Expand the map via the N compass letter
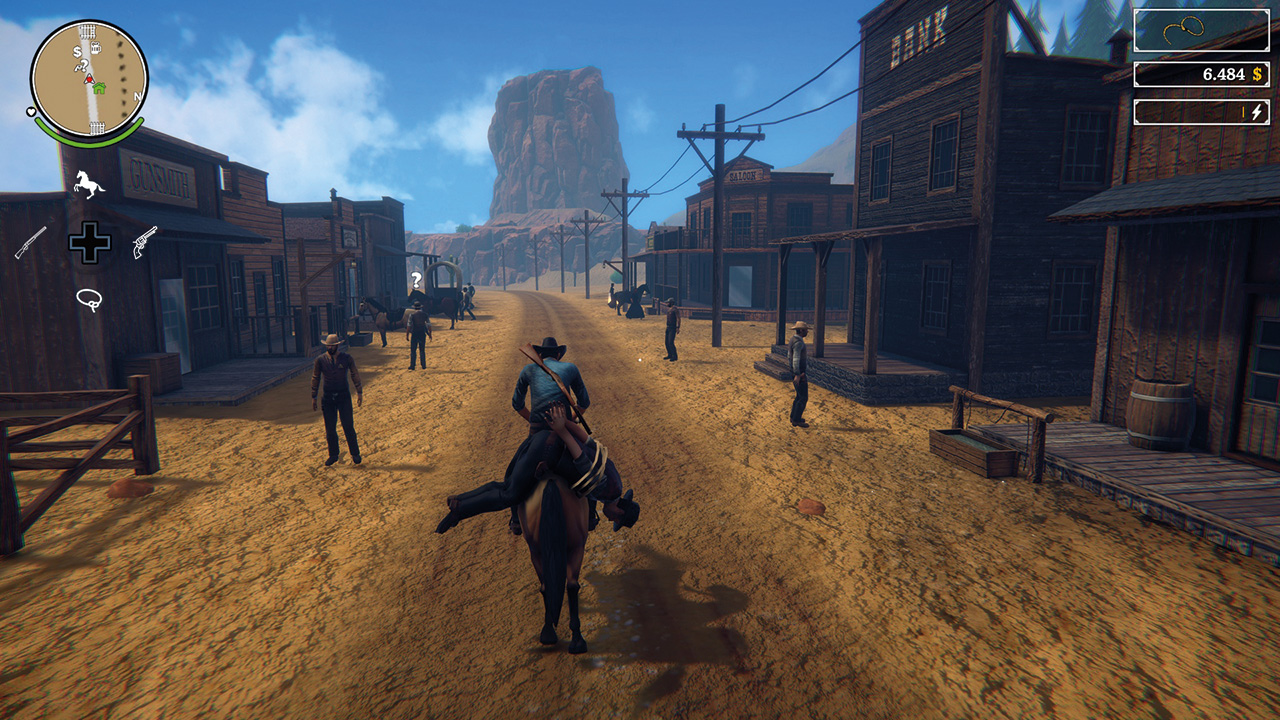 [x=136, y=94]
